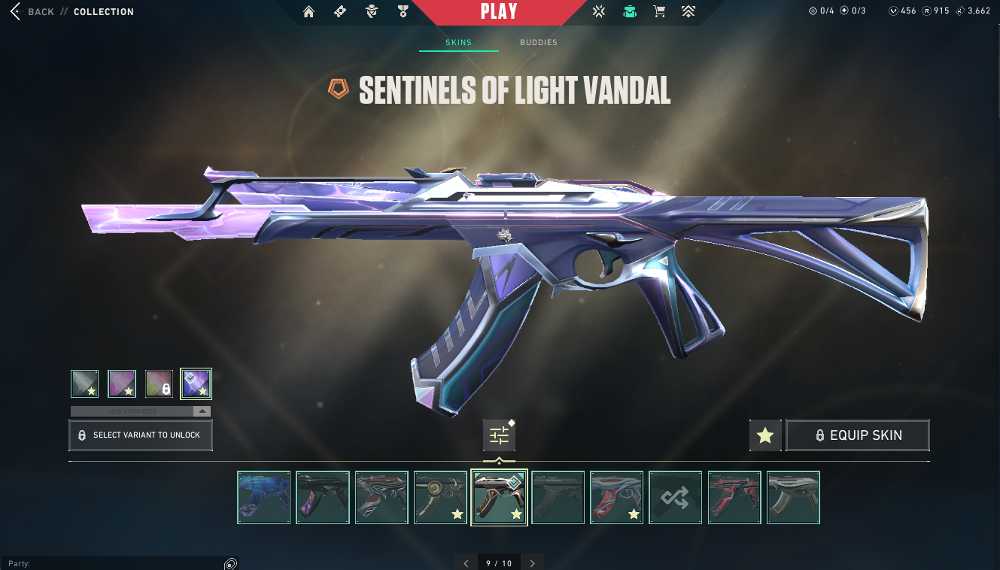Start matchmaking with the PLAY button
This screenshot has width=1000, height=570.
pyautogui.click(x=499, y=12)
